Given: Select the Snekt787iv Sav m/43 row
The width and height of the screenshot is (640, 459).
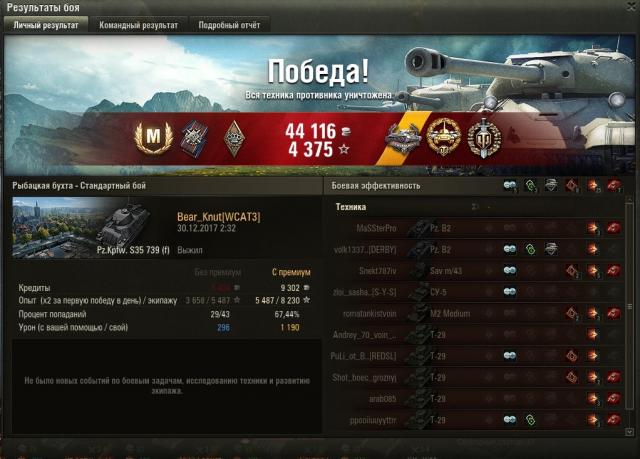Looking at the screenshot, I should pyautogui.click(x=480, y=270).
